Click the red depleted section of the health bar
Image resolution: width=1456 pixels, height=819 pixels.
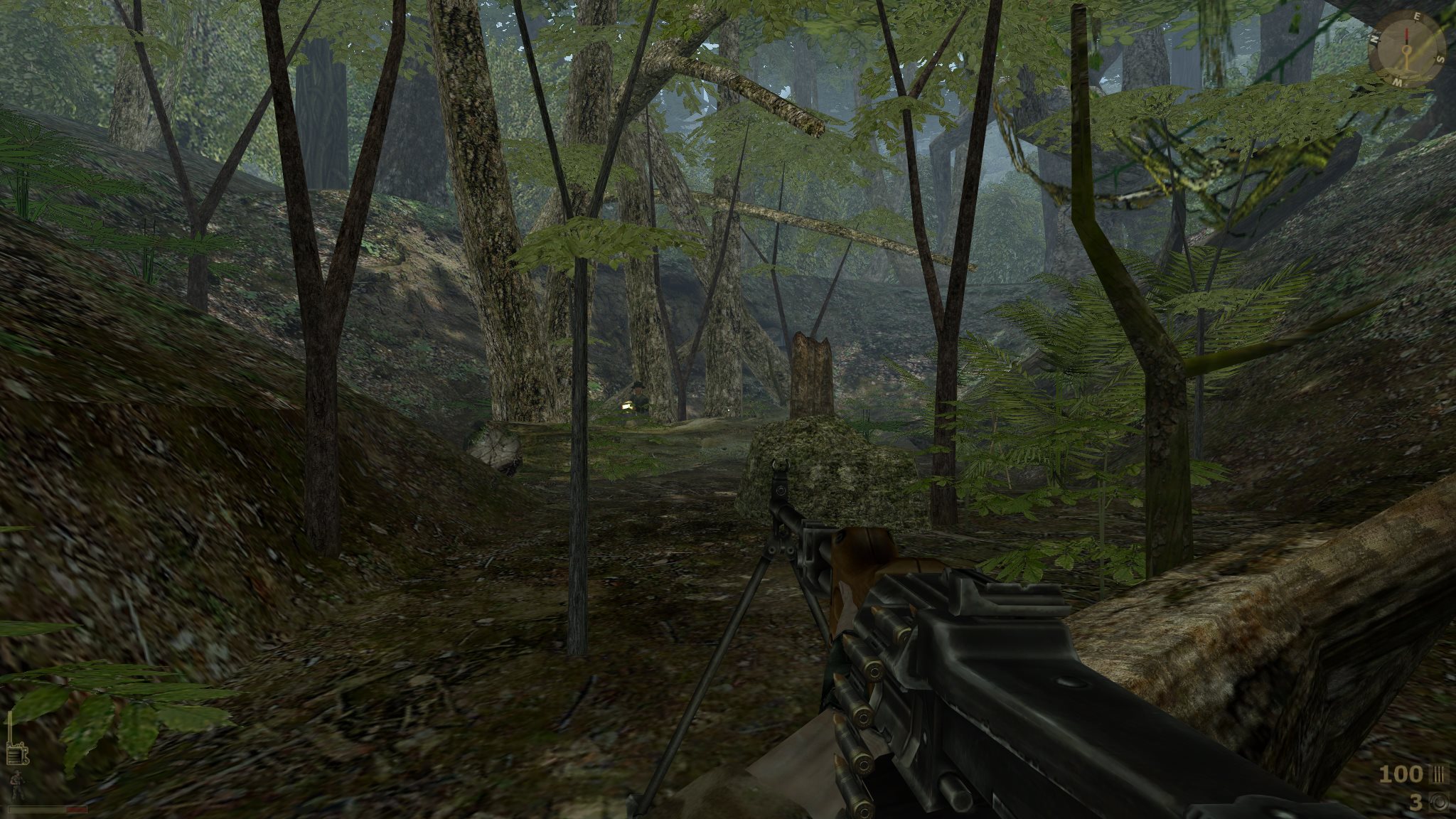tap(76, 810)
